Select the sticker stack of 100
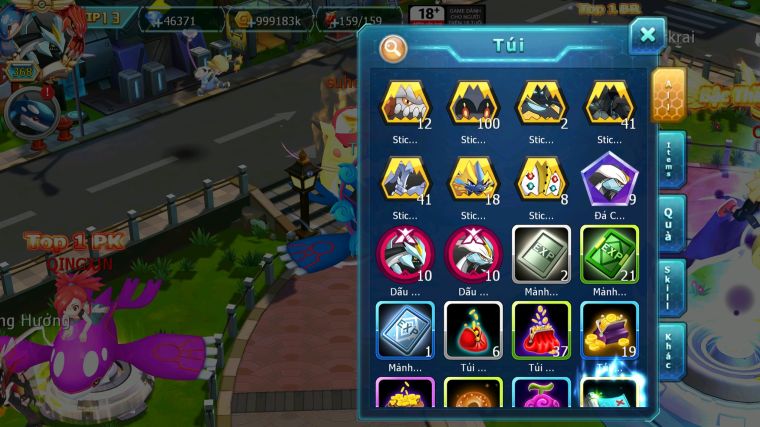The height and width of the screenshot is (427, 760). pyautogui.click(x=473, y=104)
